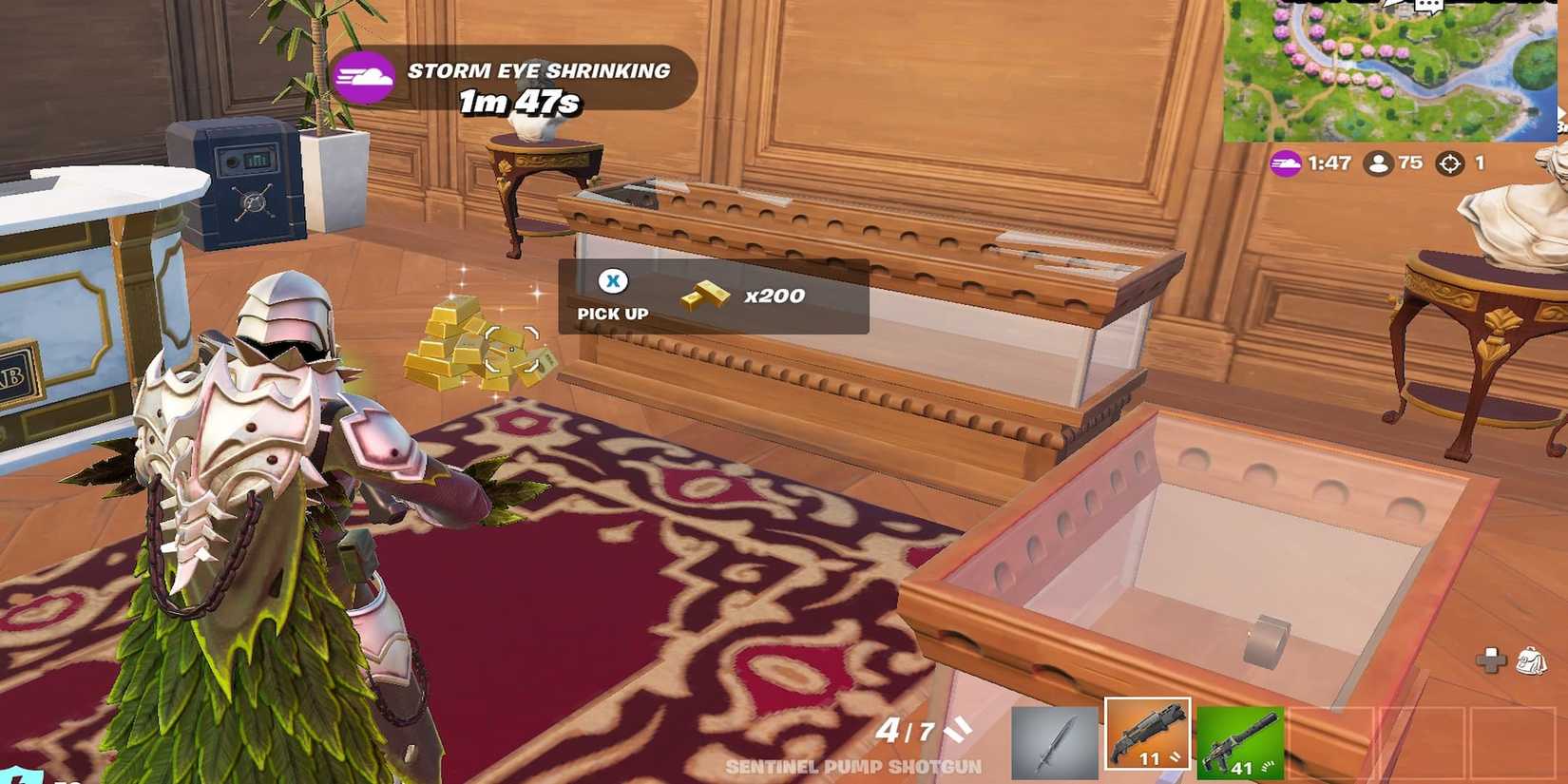Click the player count icon showing 75
Screen dimensions: 1568x784
pos(1380,163)
